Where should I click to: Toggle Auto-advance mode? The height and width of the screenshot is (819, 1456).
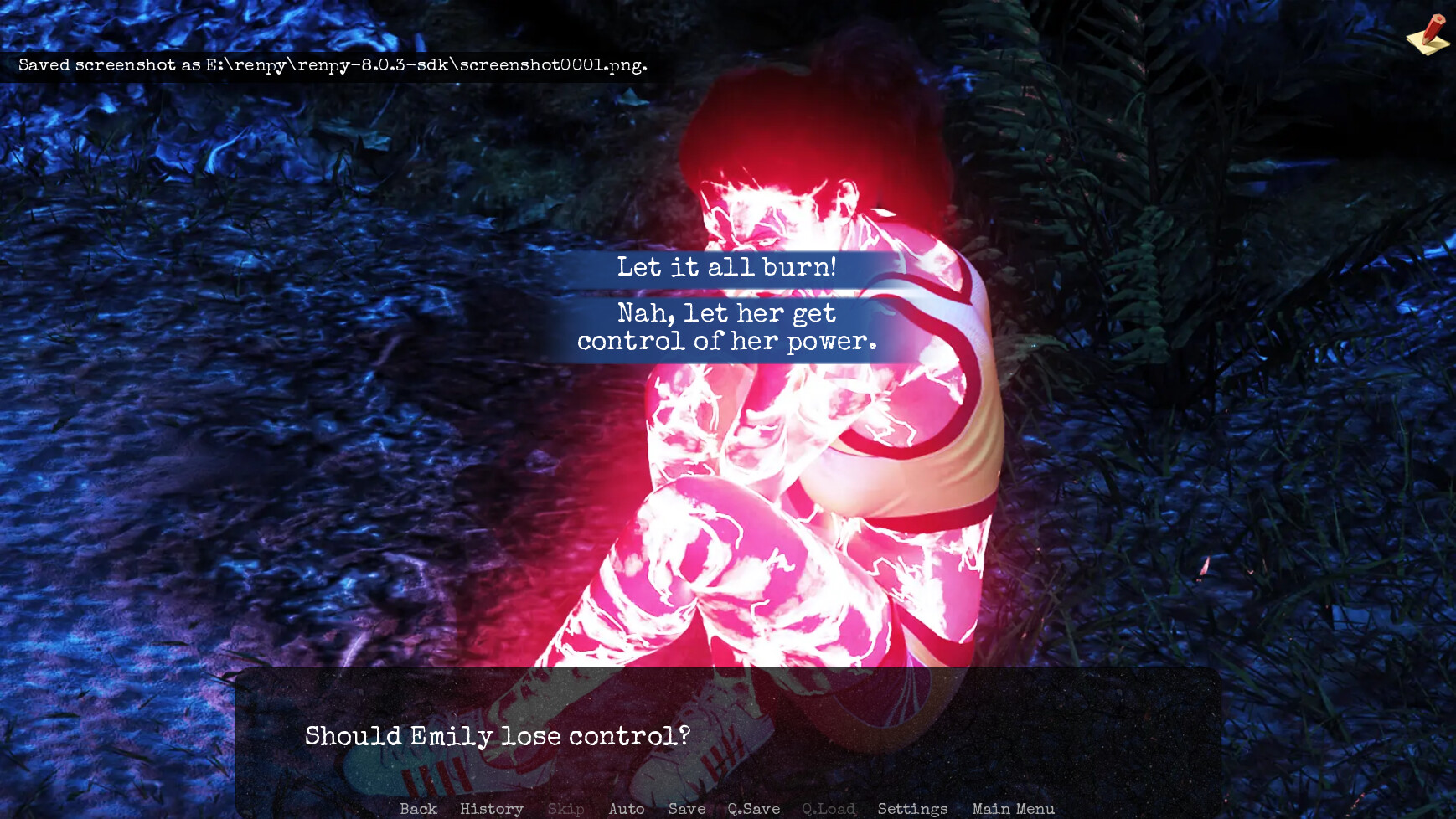627,809
